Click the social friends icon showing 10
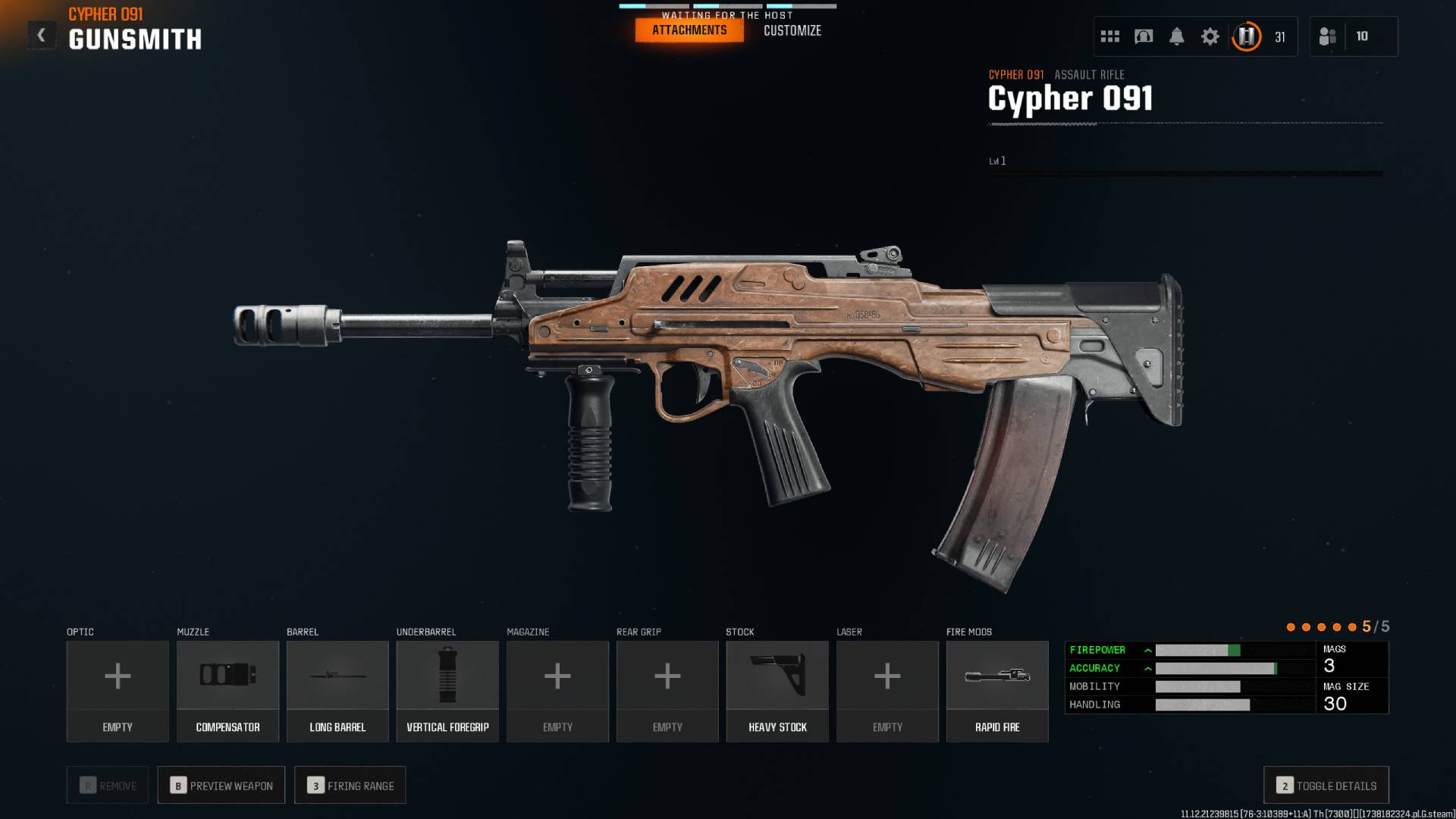Image resolution: width=1456 pixels, height=819 pixels. point(1327,36)
